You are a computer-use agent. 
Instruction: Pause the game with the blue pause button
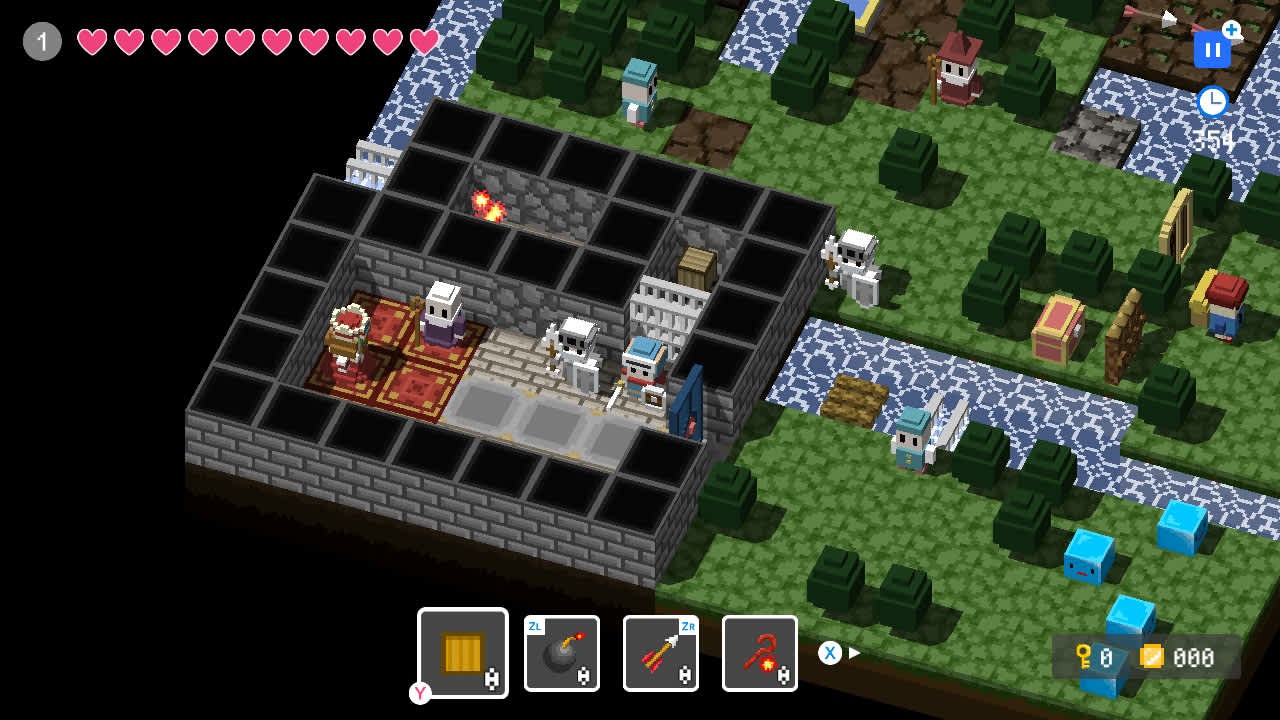[x=1212, y=49]
